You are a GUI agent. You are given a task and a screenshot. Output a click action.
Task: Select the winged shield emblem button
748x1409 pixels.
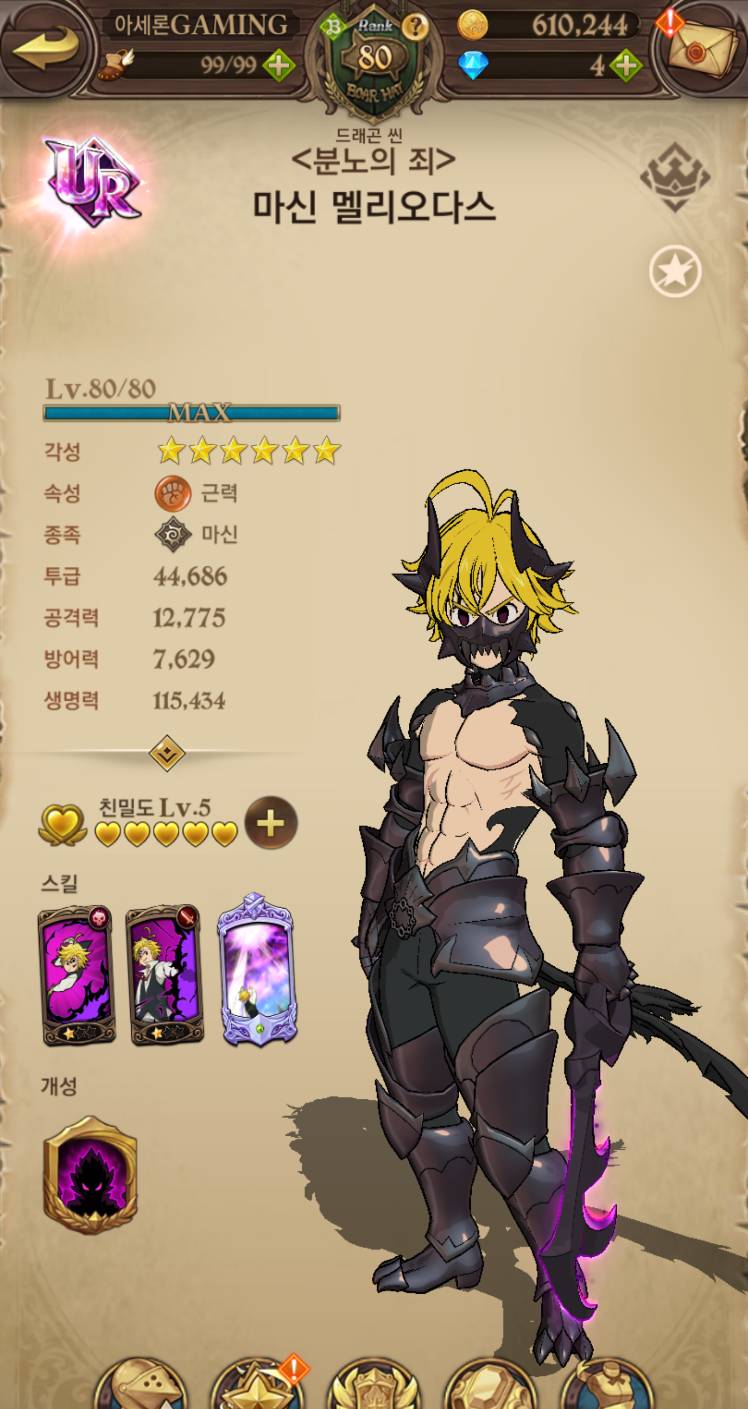click(x=373, y=1387)
